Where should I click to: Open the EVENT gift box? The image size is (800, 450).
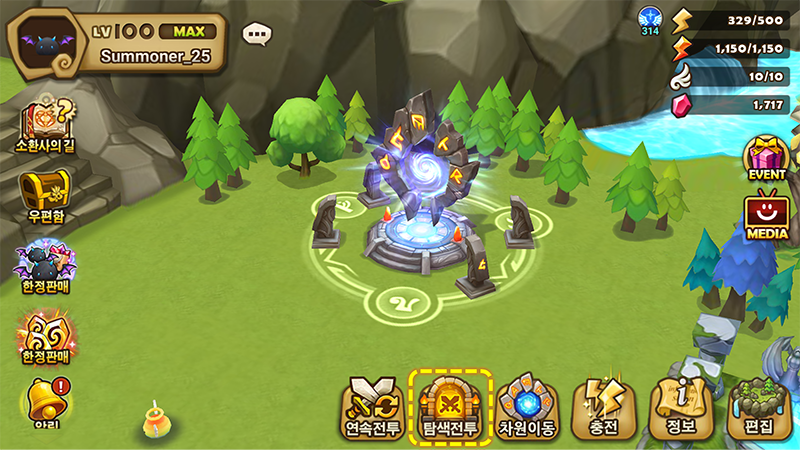point(767,157)
